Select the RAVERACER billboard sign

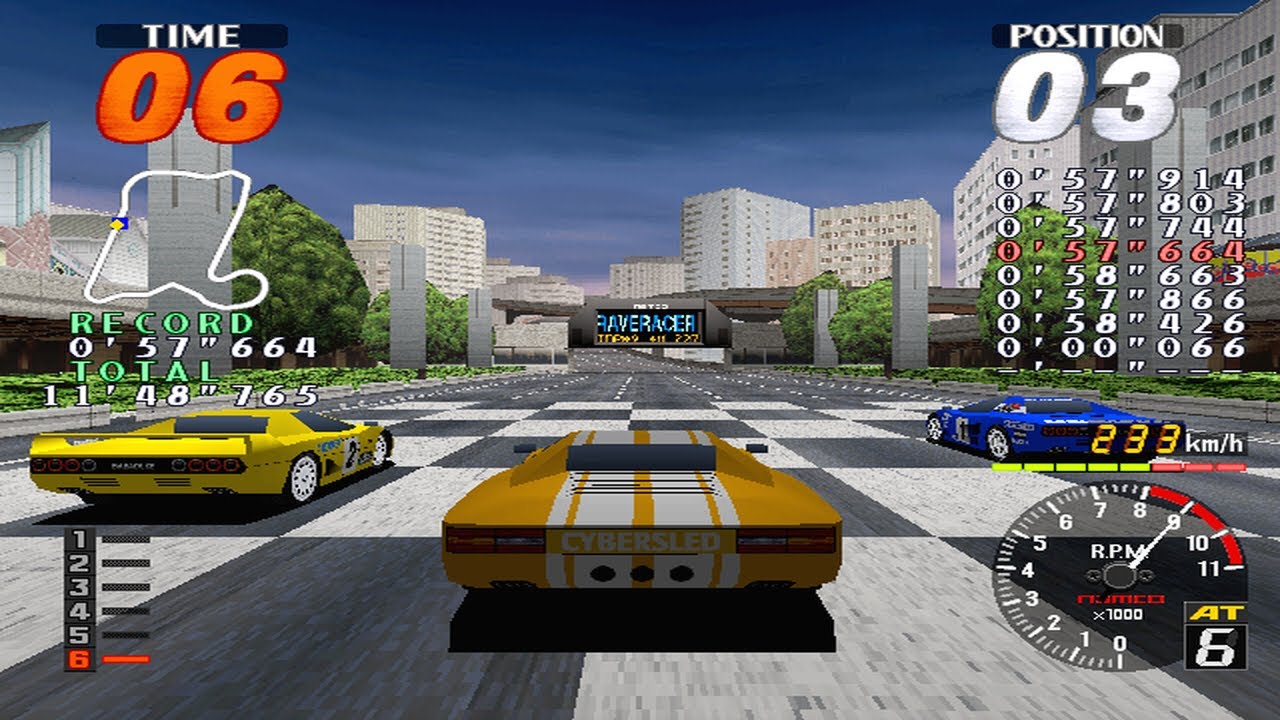646,325
